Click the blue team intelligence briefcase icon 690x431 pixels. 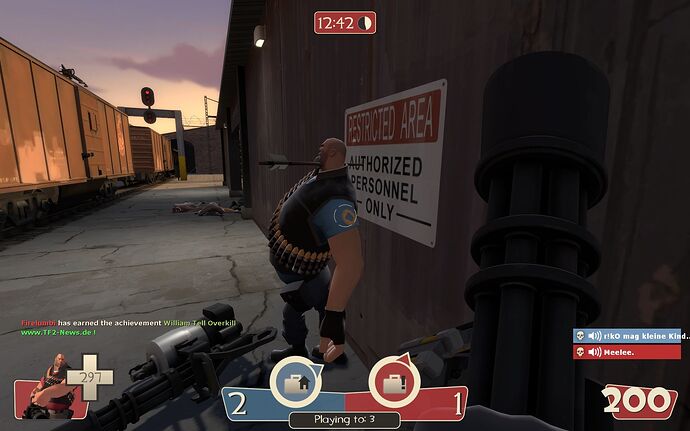point(295,381)
